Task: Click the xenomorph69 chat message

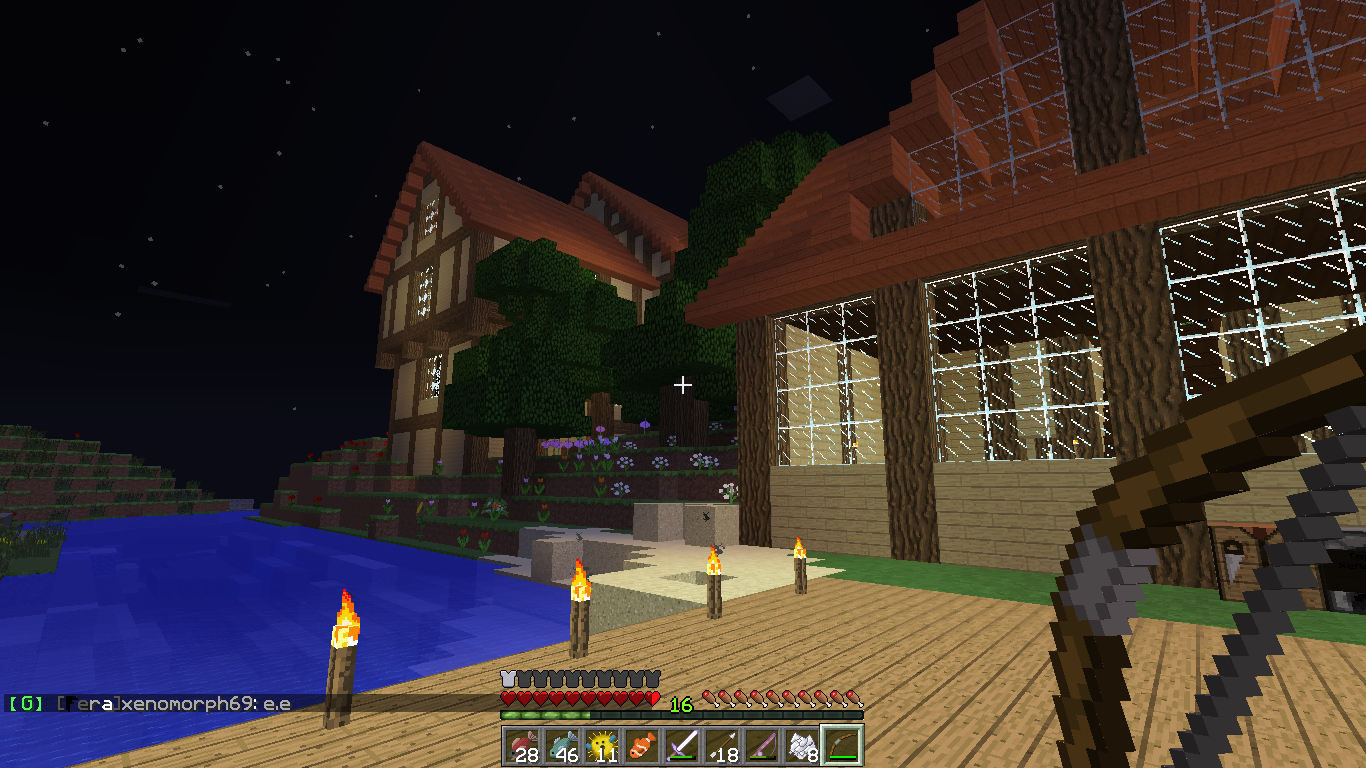Action: (150, 704)
